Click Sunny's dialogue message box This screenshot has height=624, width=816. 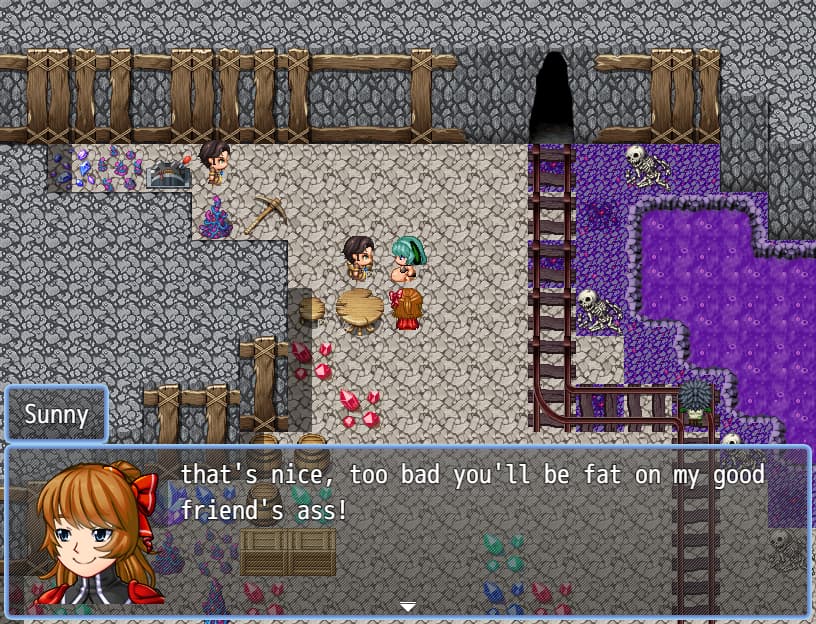[470, 530]
